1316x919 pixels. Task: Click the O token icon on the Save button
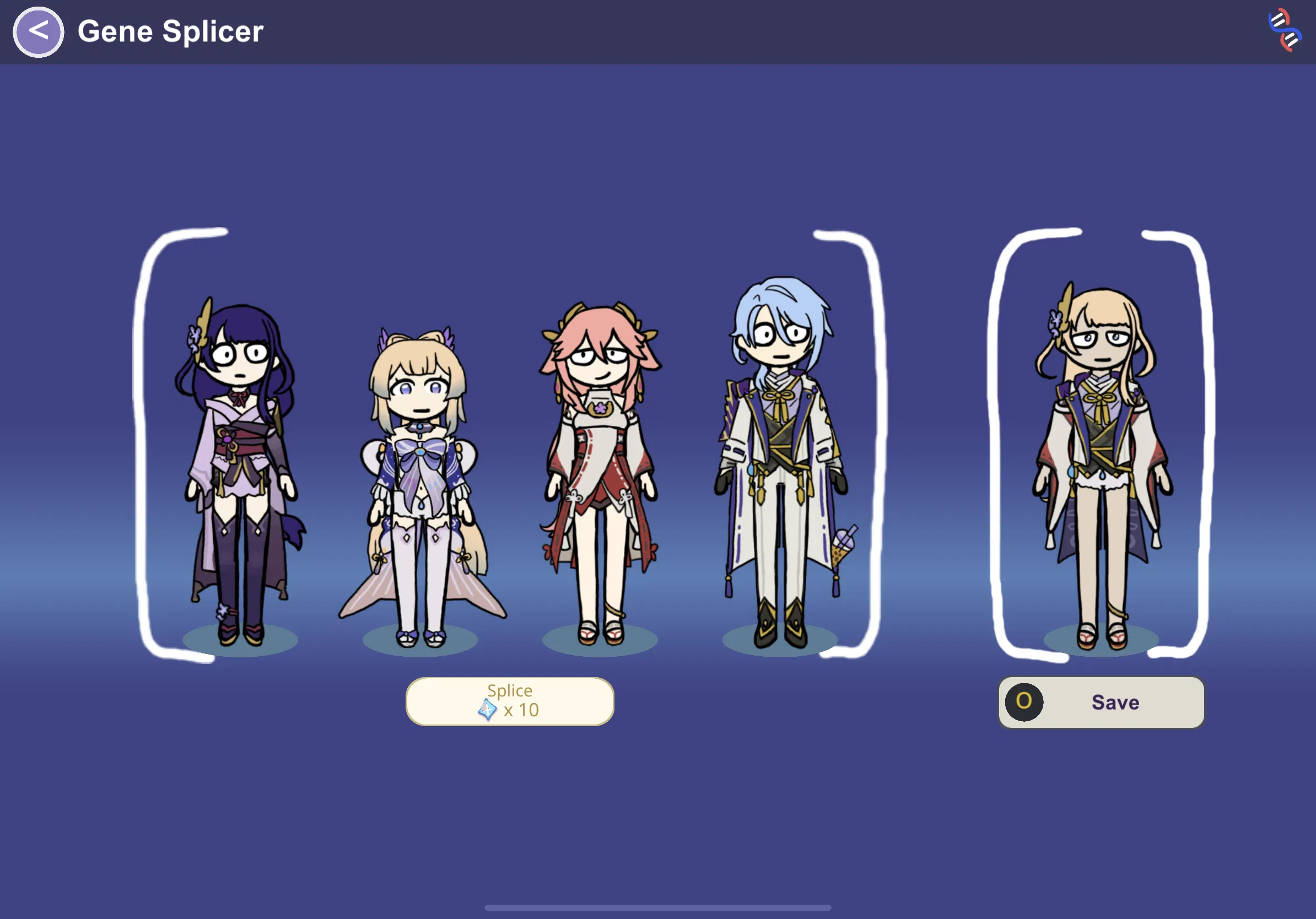(1026, 703)
